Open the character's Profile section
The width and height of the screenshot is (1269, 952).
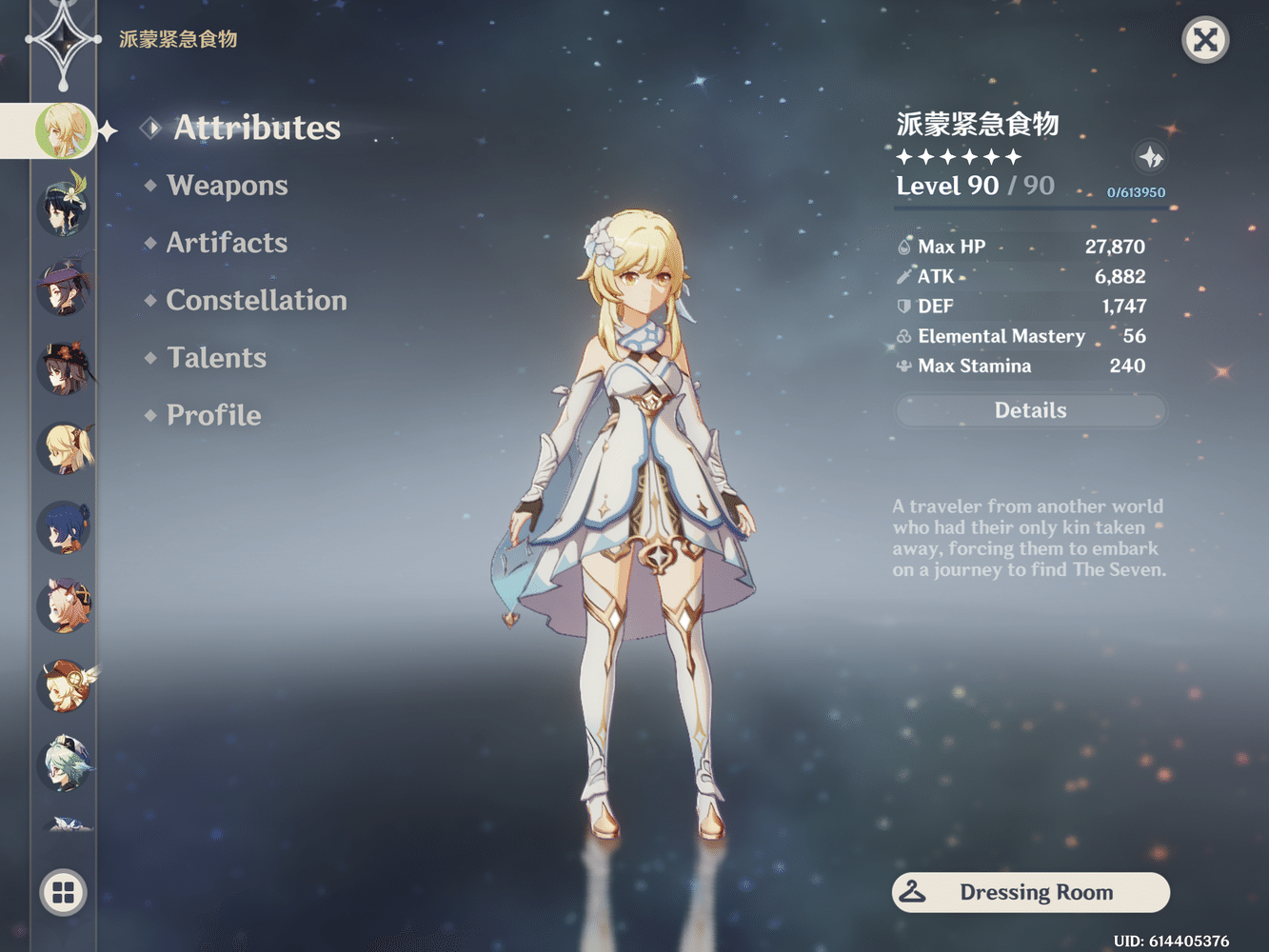(213, 415)
